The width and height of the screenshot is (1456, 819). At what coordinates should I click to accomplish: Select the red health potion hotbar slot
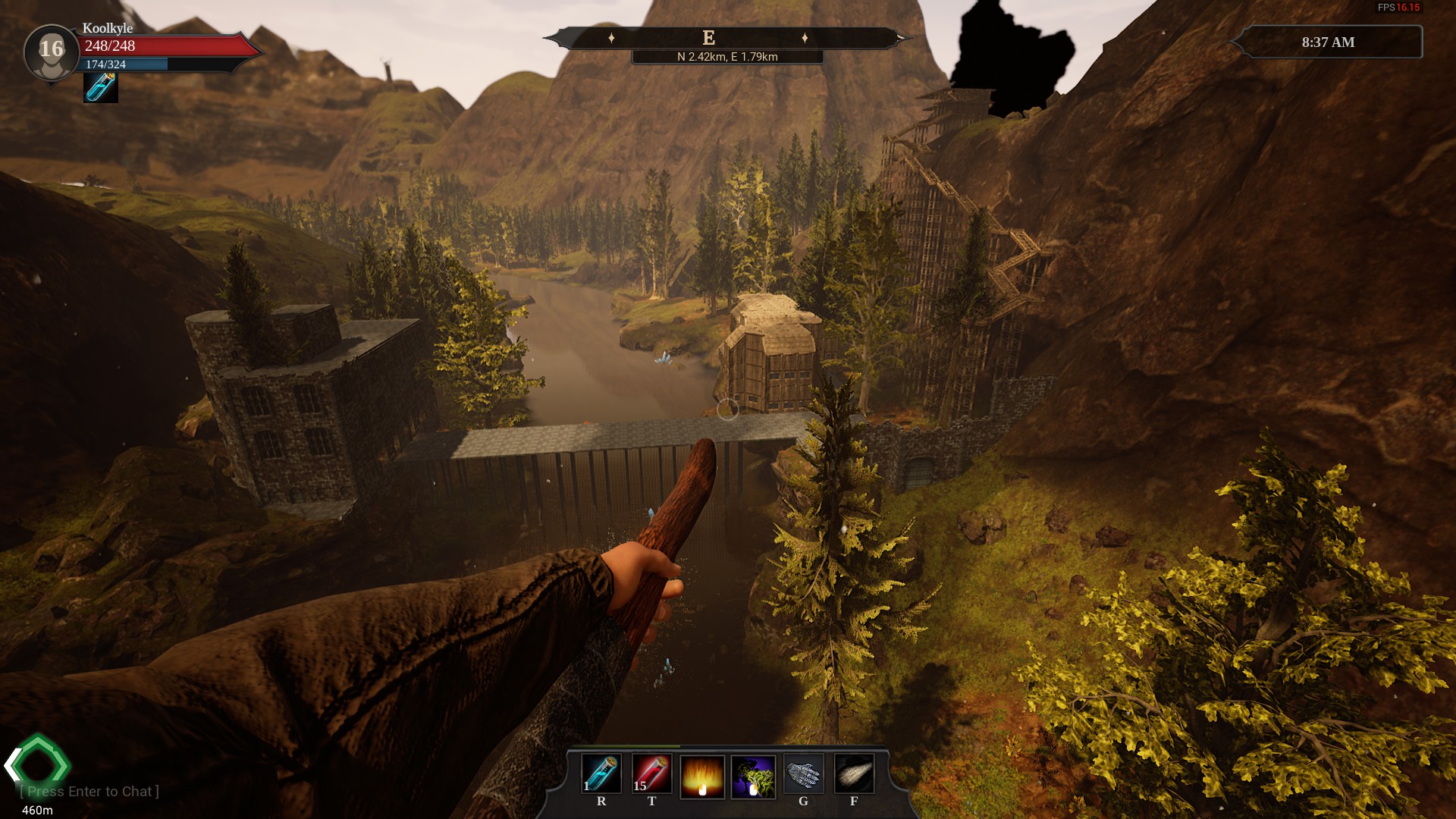(651, 774)
